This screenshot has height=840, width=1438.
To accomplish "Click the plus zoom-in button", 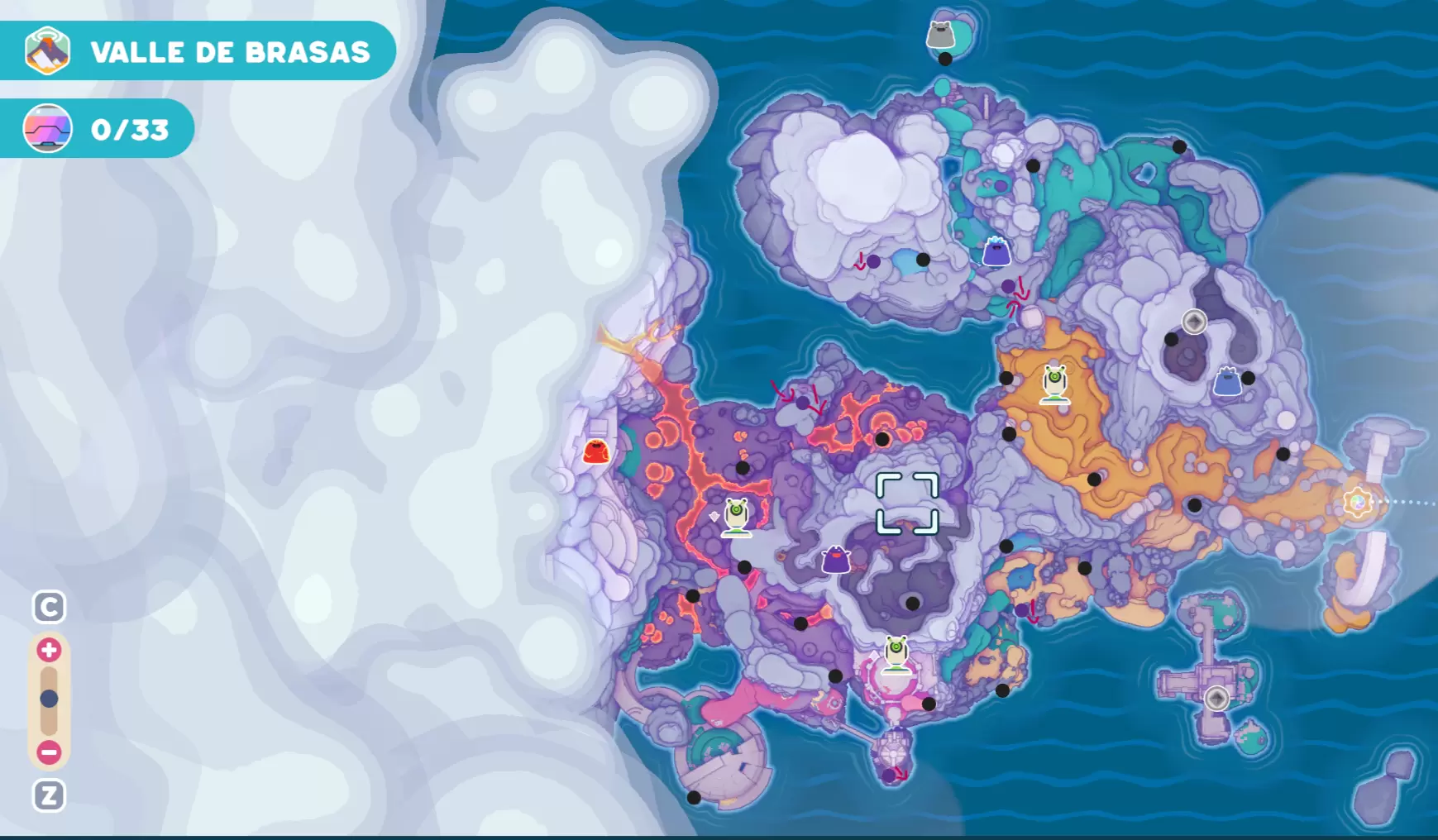I will pyautogui.click(x=49, y=650).
